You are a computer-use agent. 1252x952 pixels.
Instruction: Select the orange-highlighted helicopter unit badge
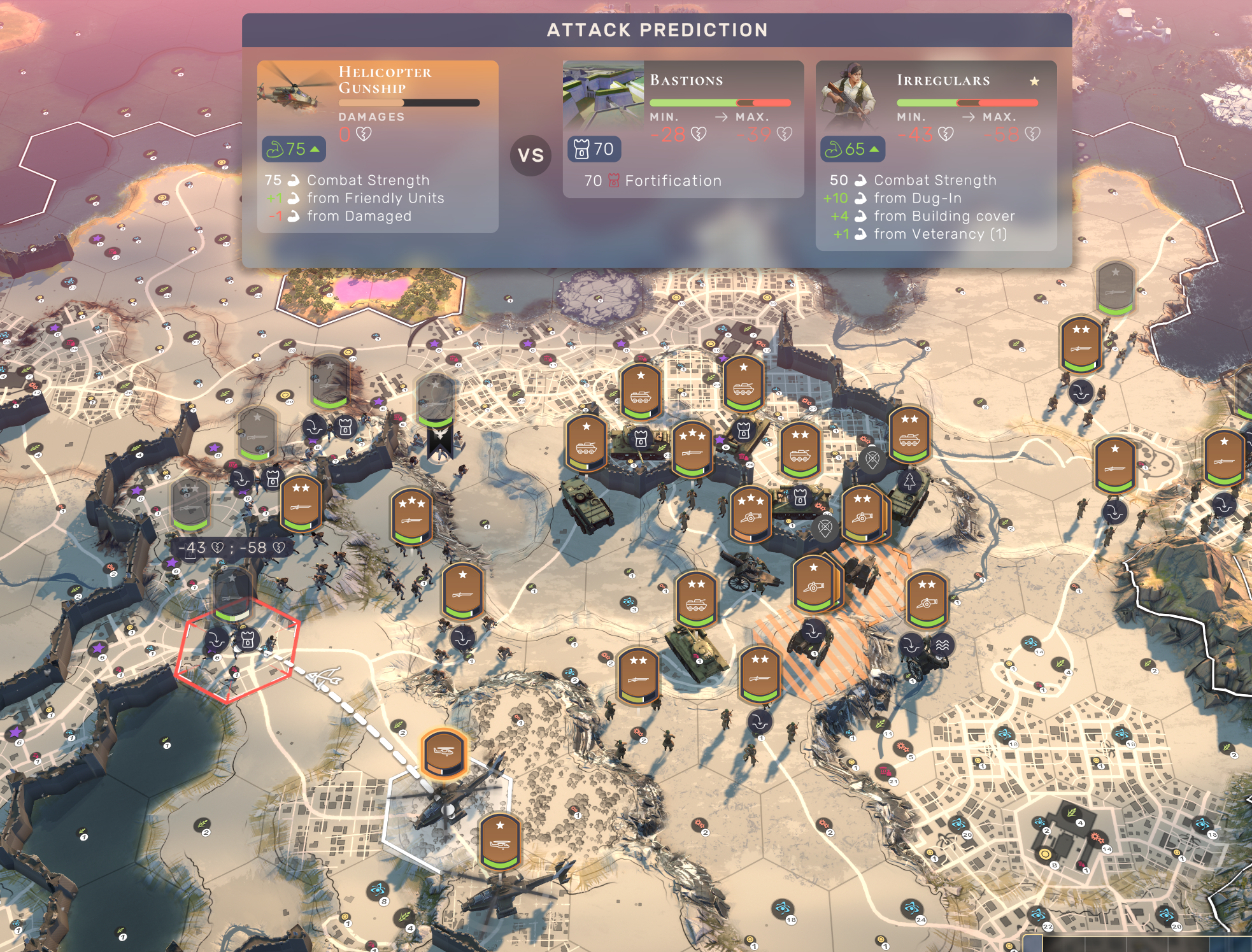pos(444,753)
